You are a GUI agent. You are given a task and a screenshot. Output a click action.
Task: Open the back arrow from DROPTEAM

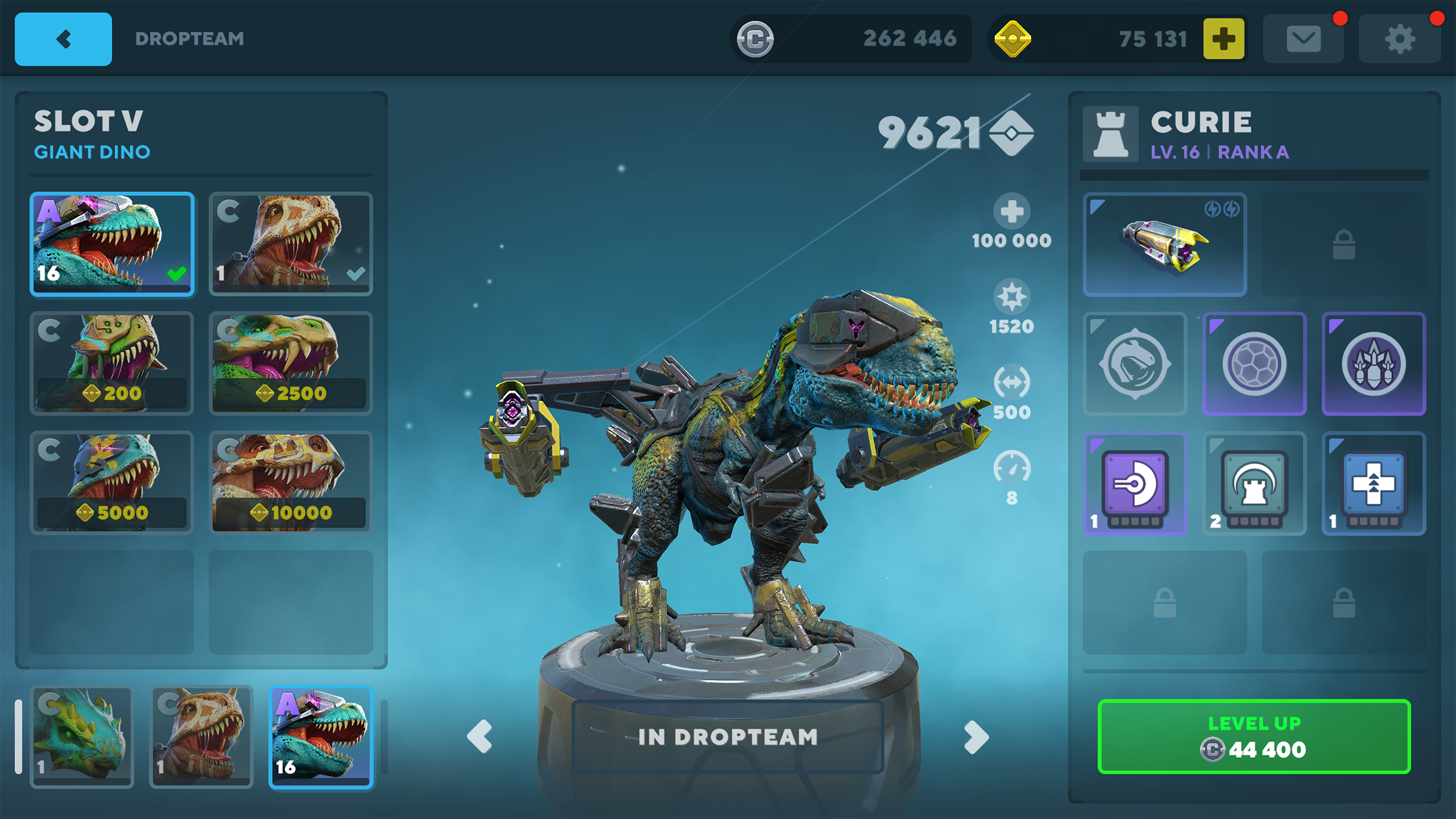click(63, 39)
